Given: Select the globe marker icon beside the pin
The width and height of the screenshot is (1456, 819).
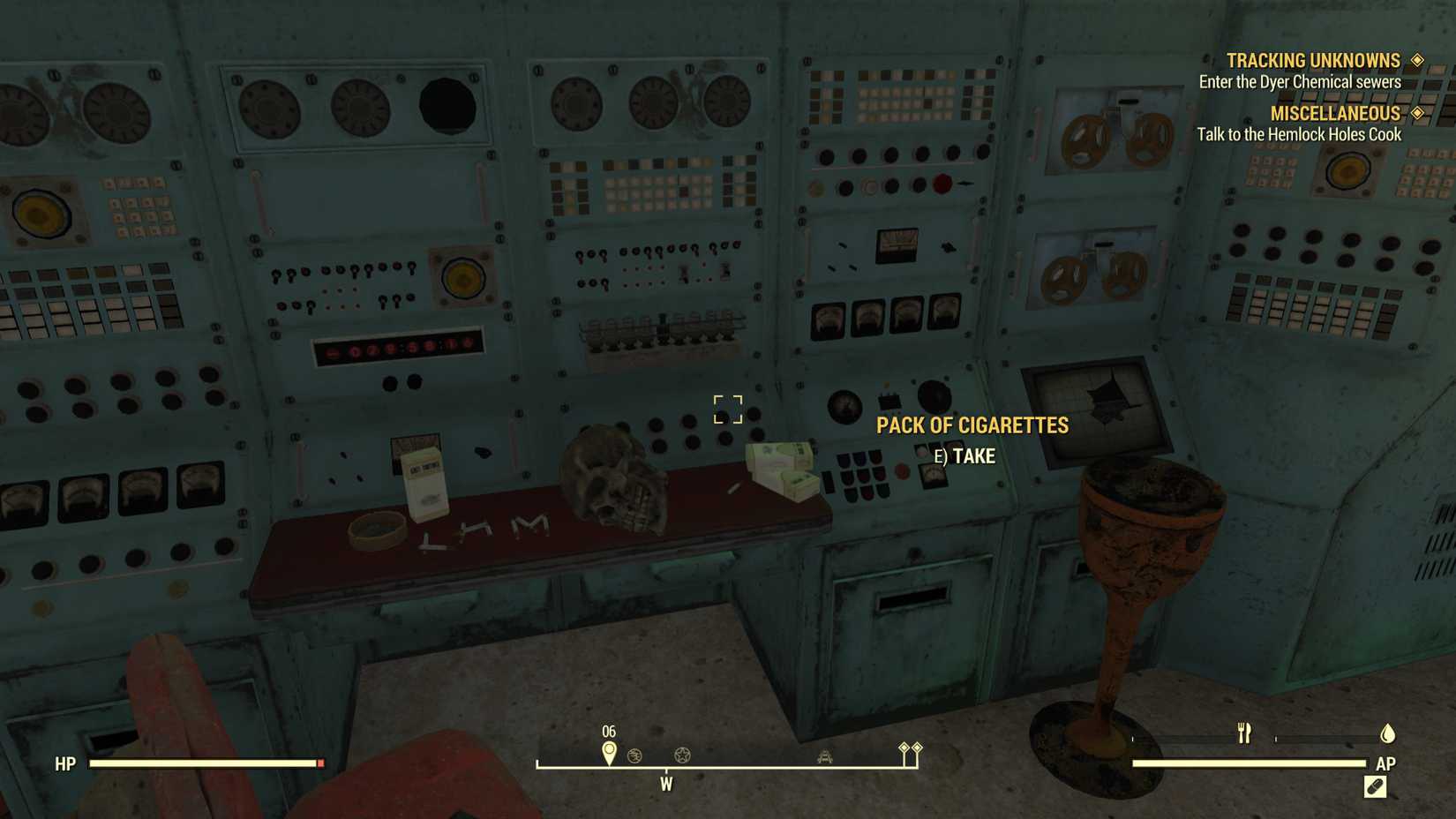Looking at the screenshot, I should 634,756.
